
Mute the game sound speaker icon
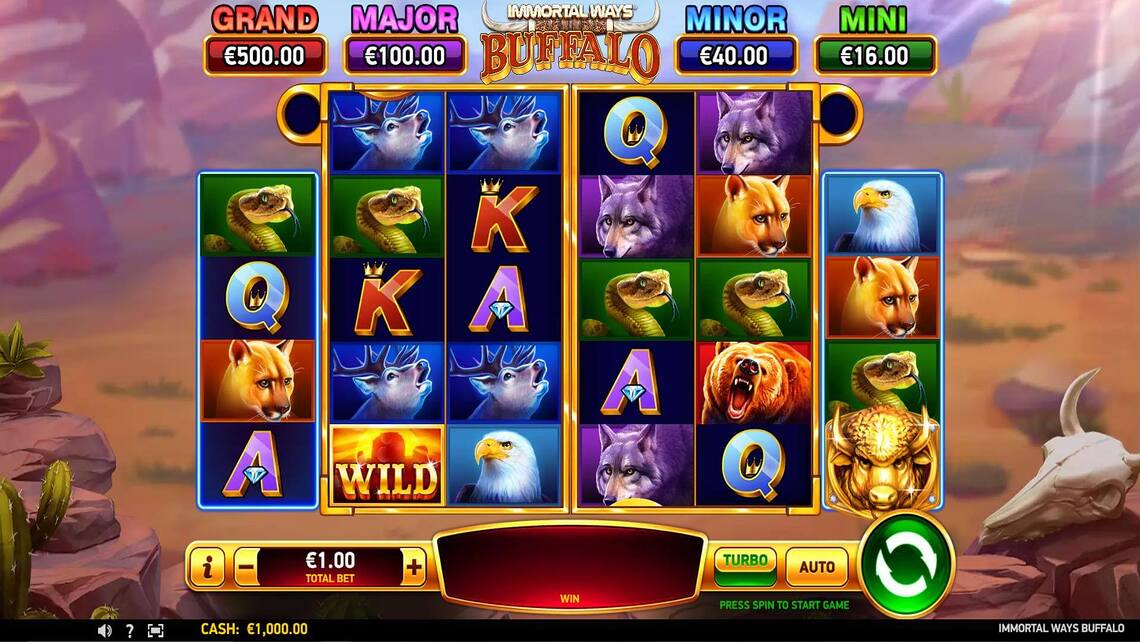click(104, 631)
